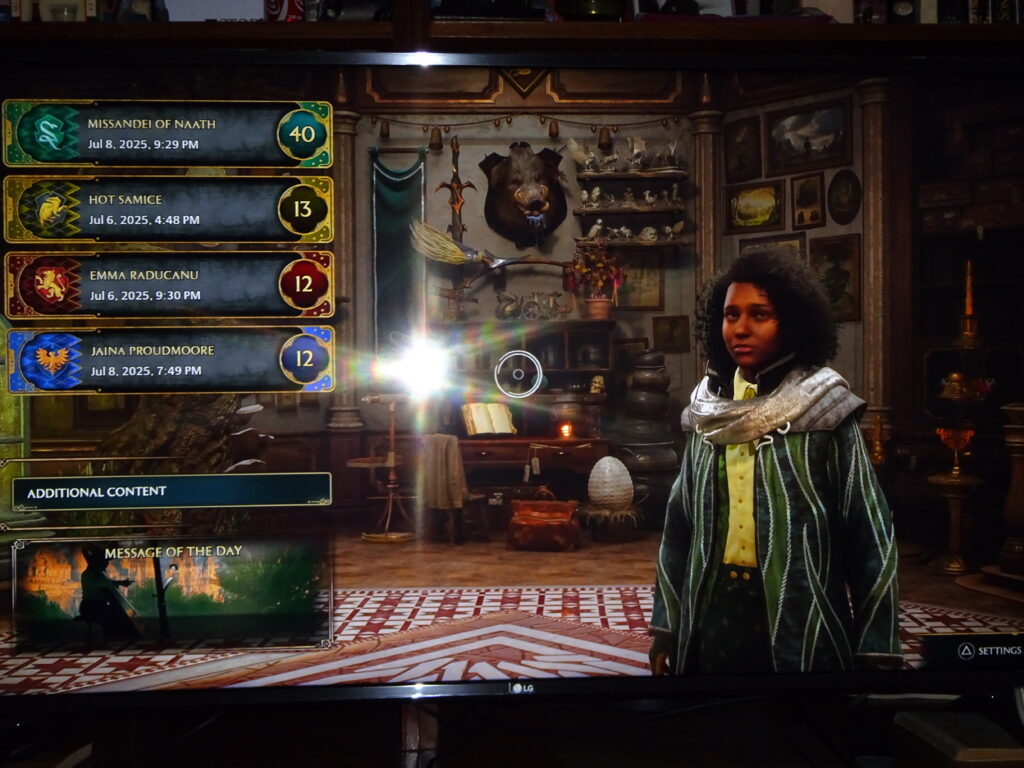Pick the Jaina Proudmoore character save
This screenshot has height=768, width=1024.
[x=170, y=360]
